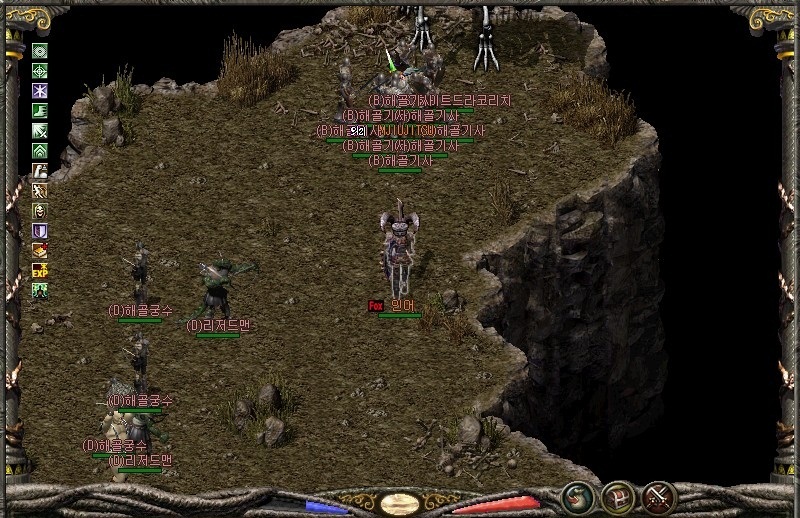Click the purple starburst buff icon
Screen dimensions: 800x518
[40, 90]
